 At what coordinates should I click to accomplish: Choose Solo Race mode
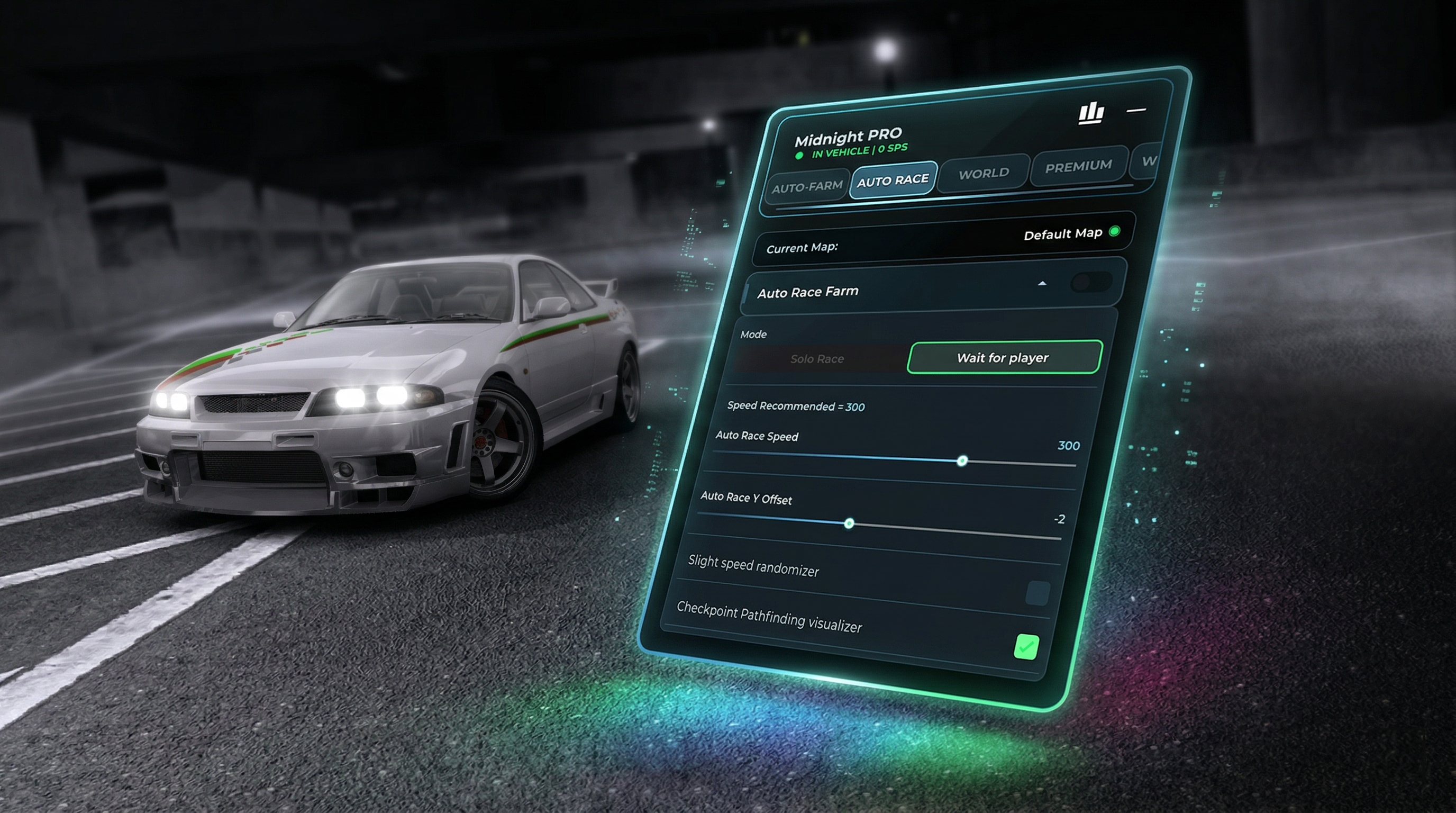point(817,358)
